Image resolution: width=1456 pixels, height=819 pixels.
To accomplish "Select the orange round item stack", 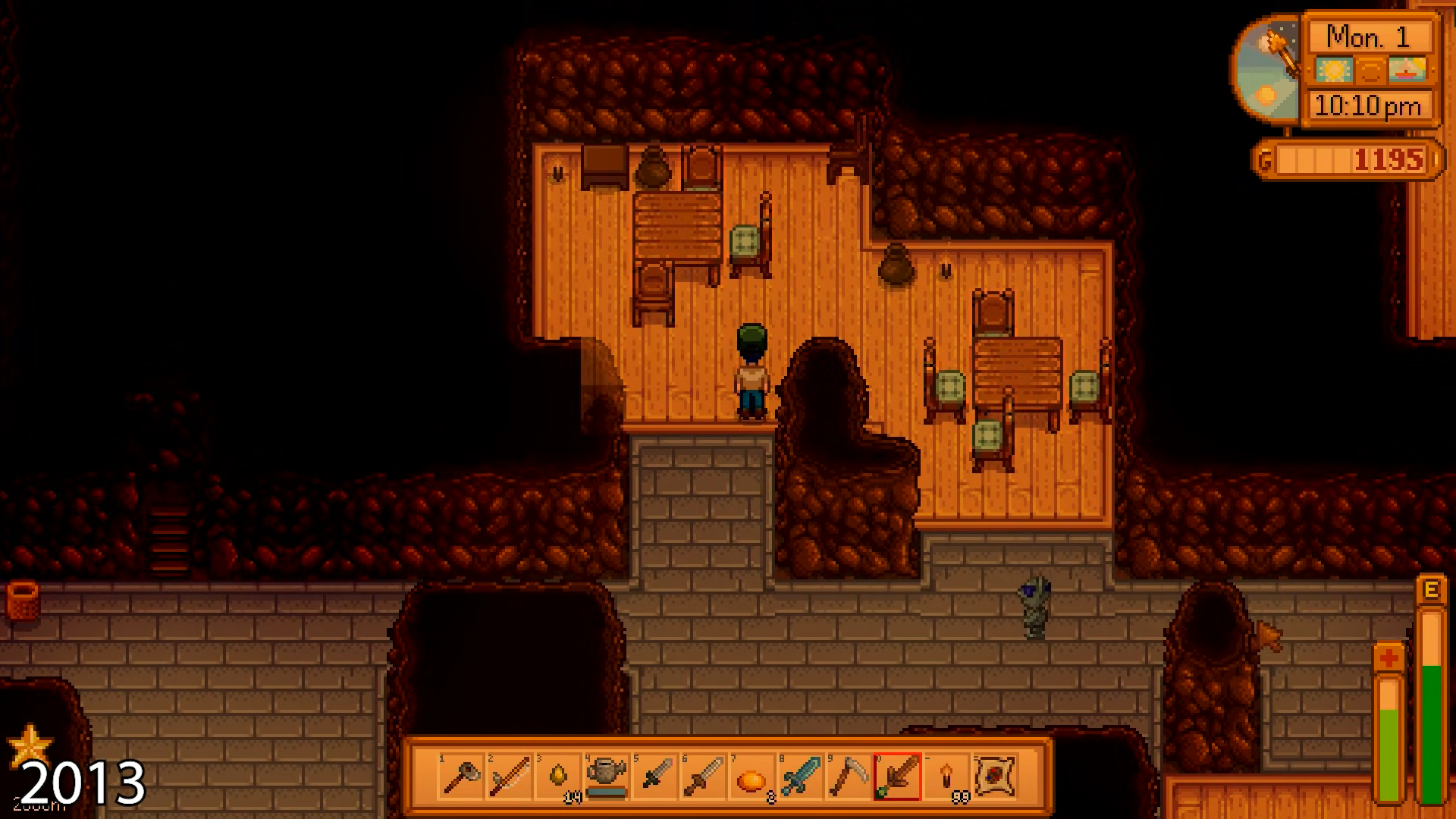I will (x=752, y=777).
